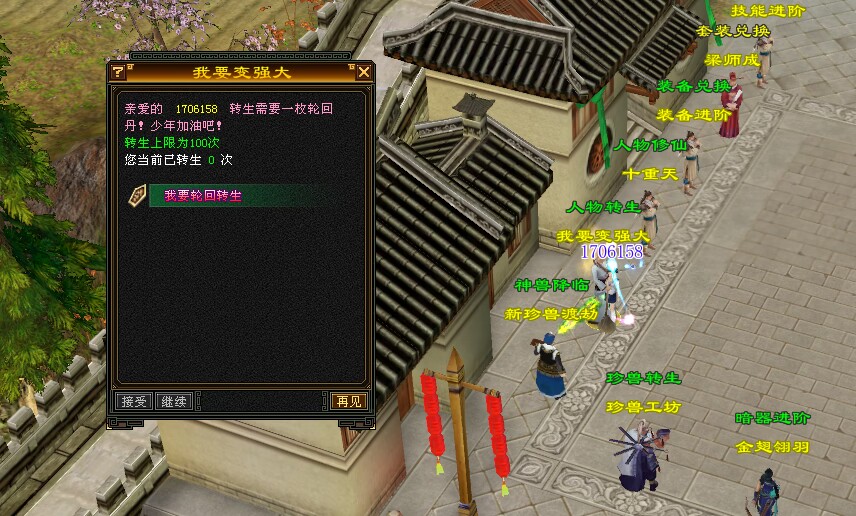This screenshot has width=856, height=516.
Task: Choose the 我要轮回转生 dialogue option
Action: click(x=203, y=196)
